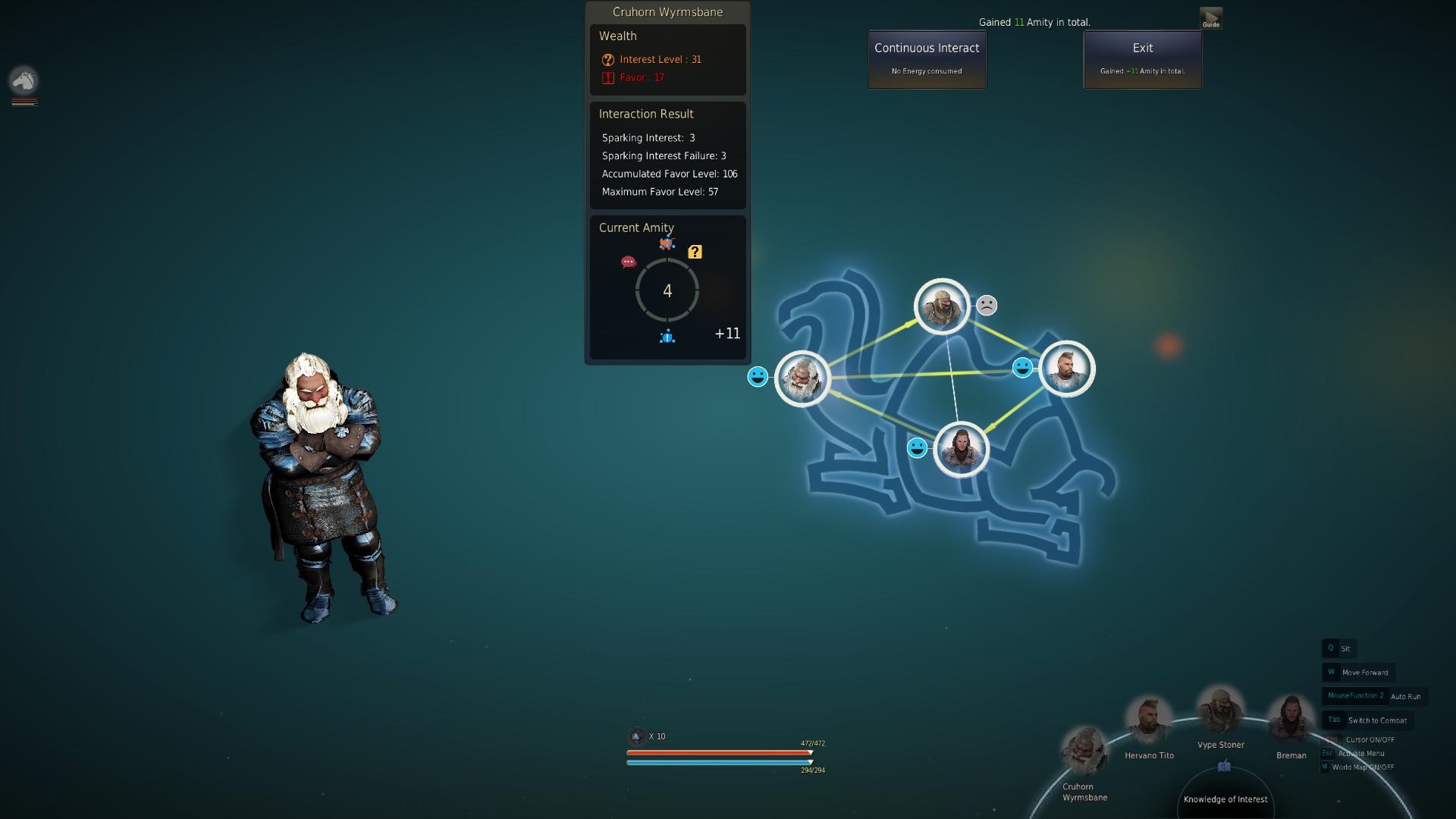Click the Knowledge of Interest icon at bottom
The image size is (1456, 819).
click(x=1225, y=766)
